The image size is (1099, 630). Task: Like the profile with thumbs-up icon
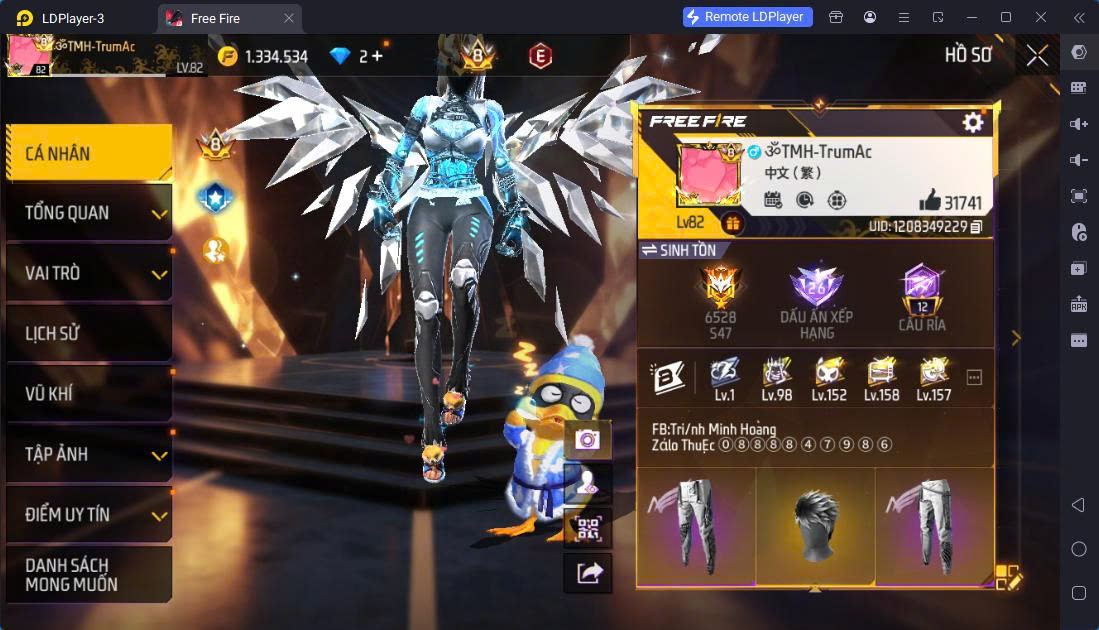(930, 201)
